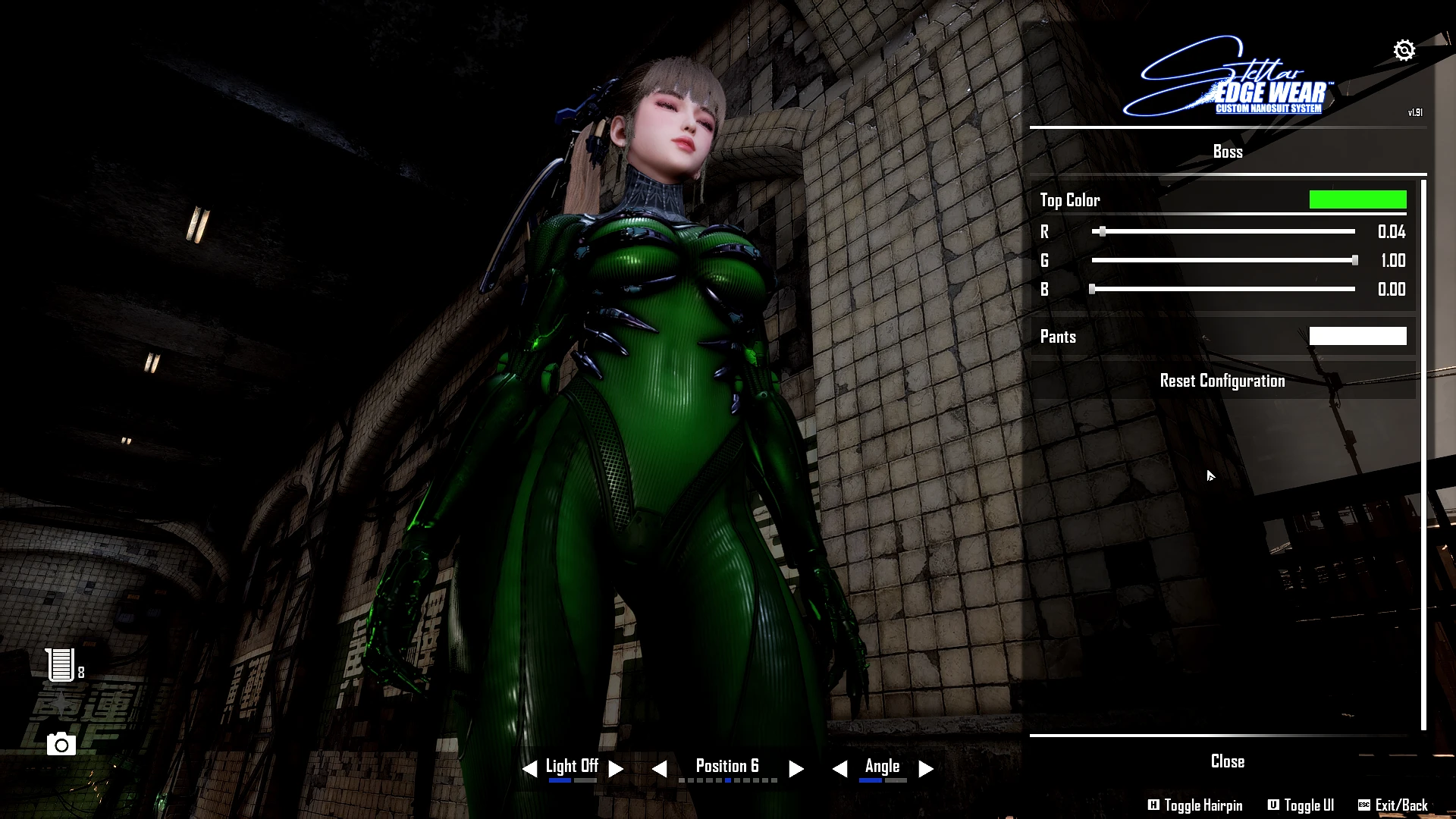Choose the Boss outfit header

click(1227, 152)
